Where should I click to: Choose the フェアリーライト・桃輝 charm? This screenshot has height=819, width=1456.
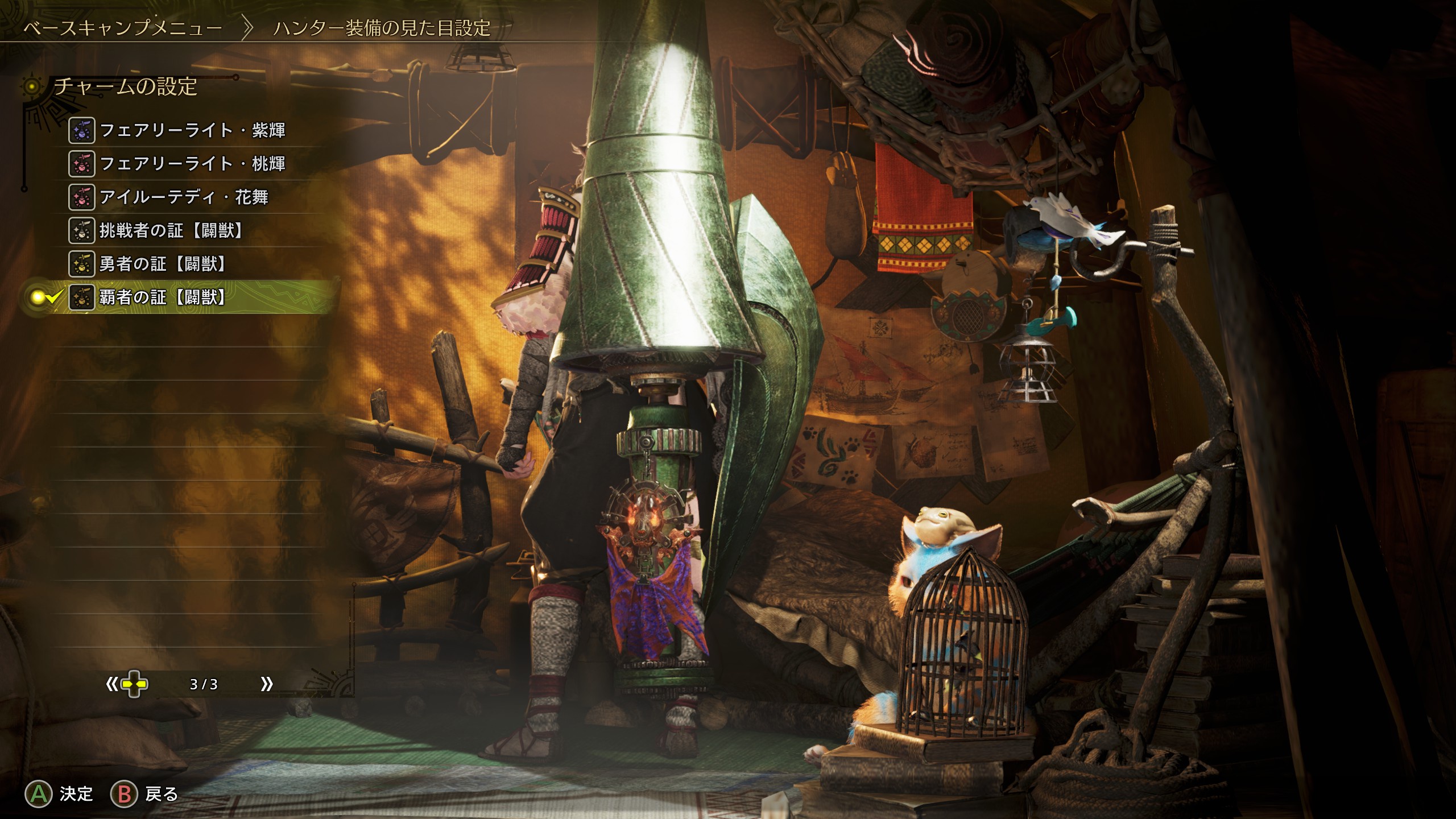tap(192, 164)
